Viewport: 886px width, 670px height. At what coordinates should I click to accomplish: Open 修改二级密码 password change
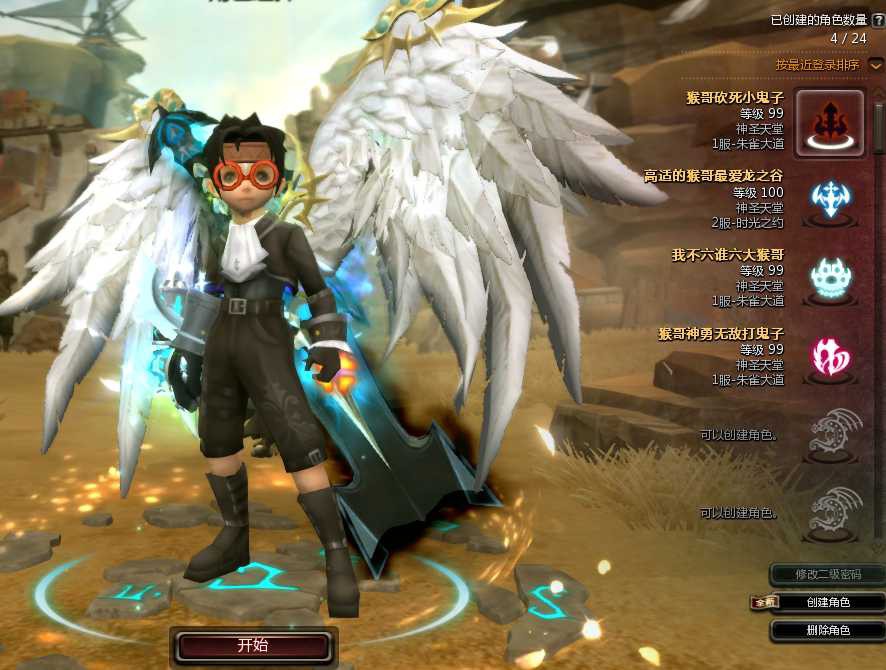(x=827, y=574)
